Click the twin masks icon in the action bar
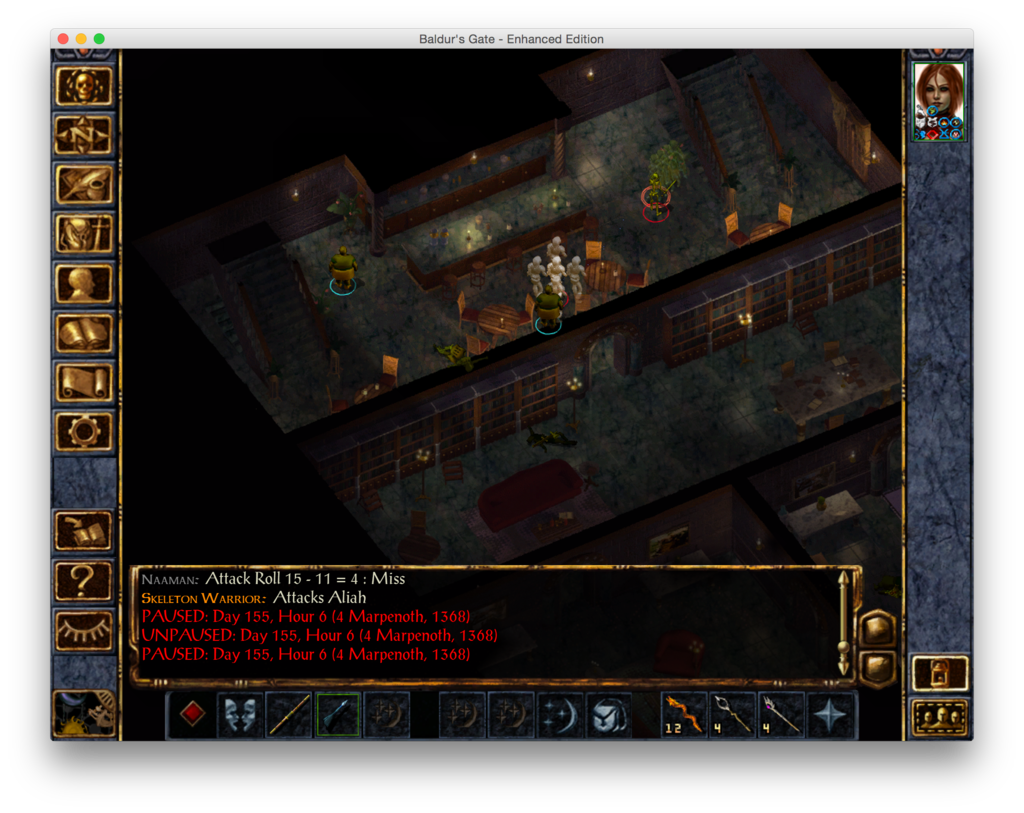Viewport: 1024px width, 813px height. click(241, 715)
